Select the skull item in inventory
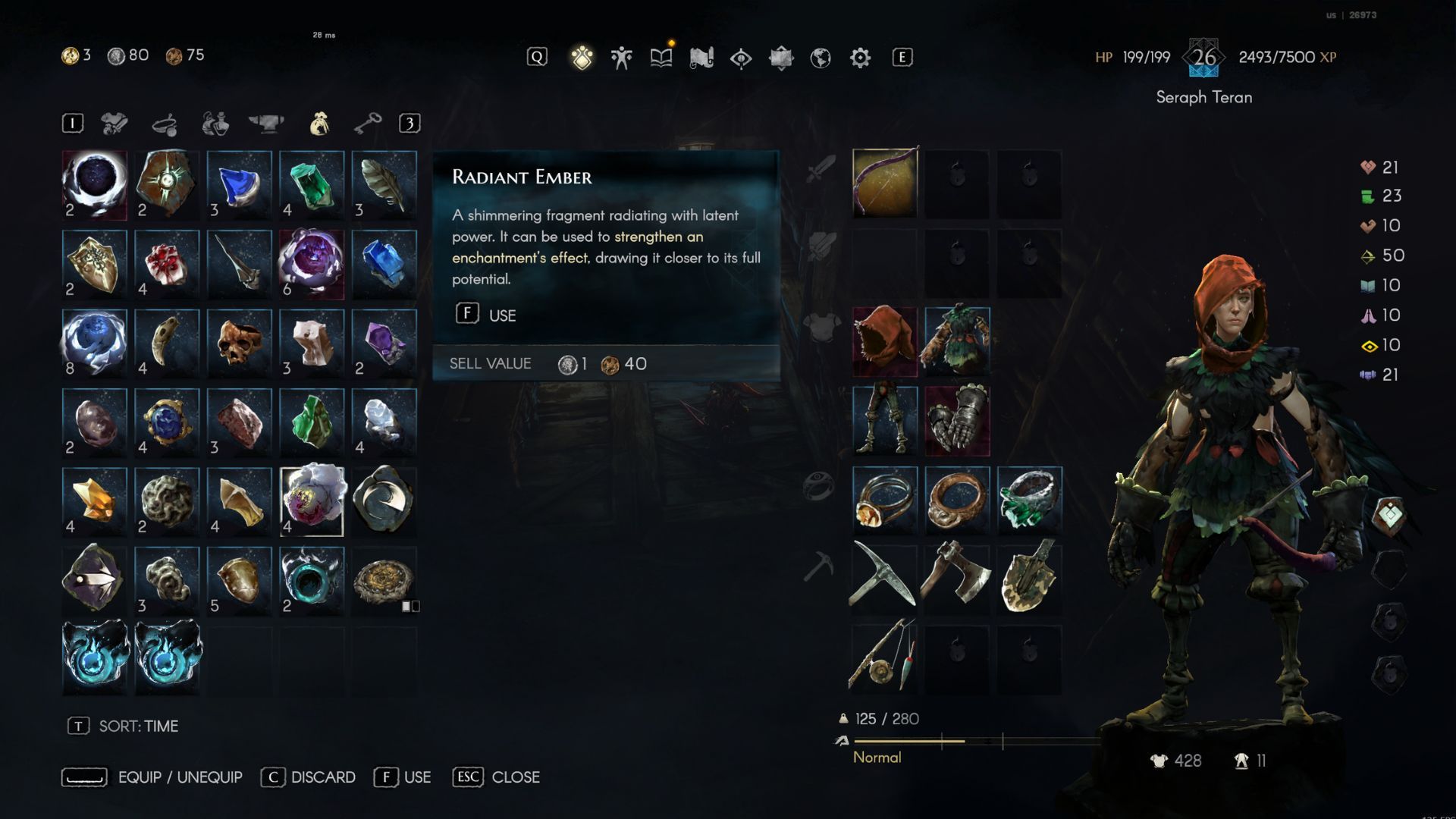The width and height of the screenshot is (1456, 819). [240, 343]
